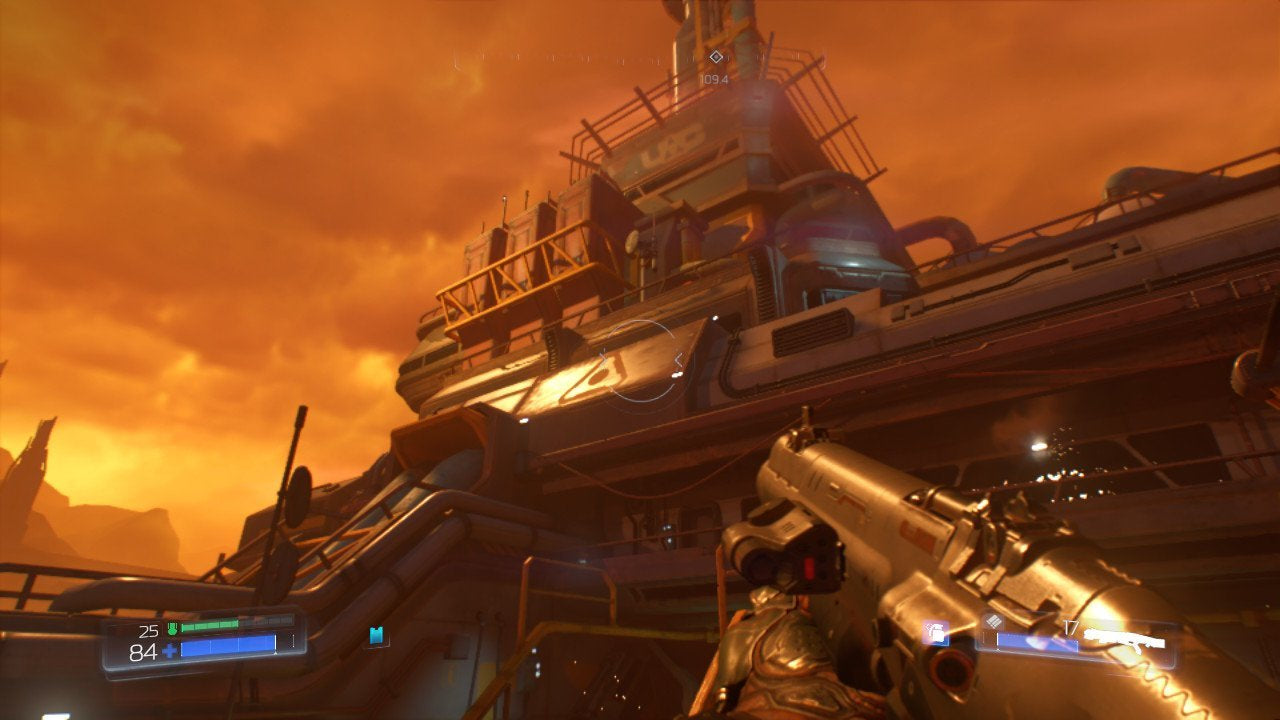Click the health value 84
This screenshot has width=1280, height=720.
coord(143,652)
